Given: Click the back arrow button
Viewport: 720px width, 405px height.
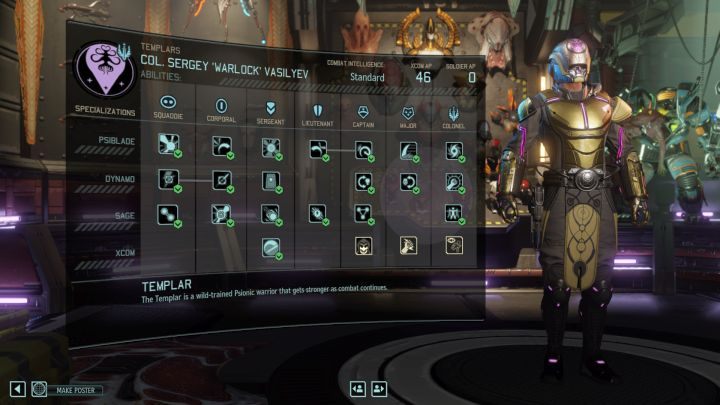Looking at the screenshot, I should (17, 389).
